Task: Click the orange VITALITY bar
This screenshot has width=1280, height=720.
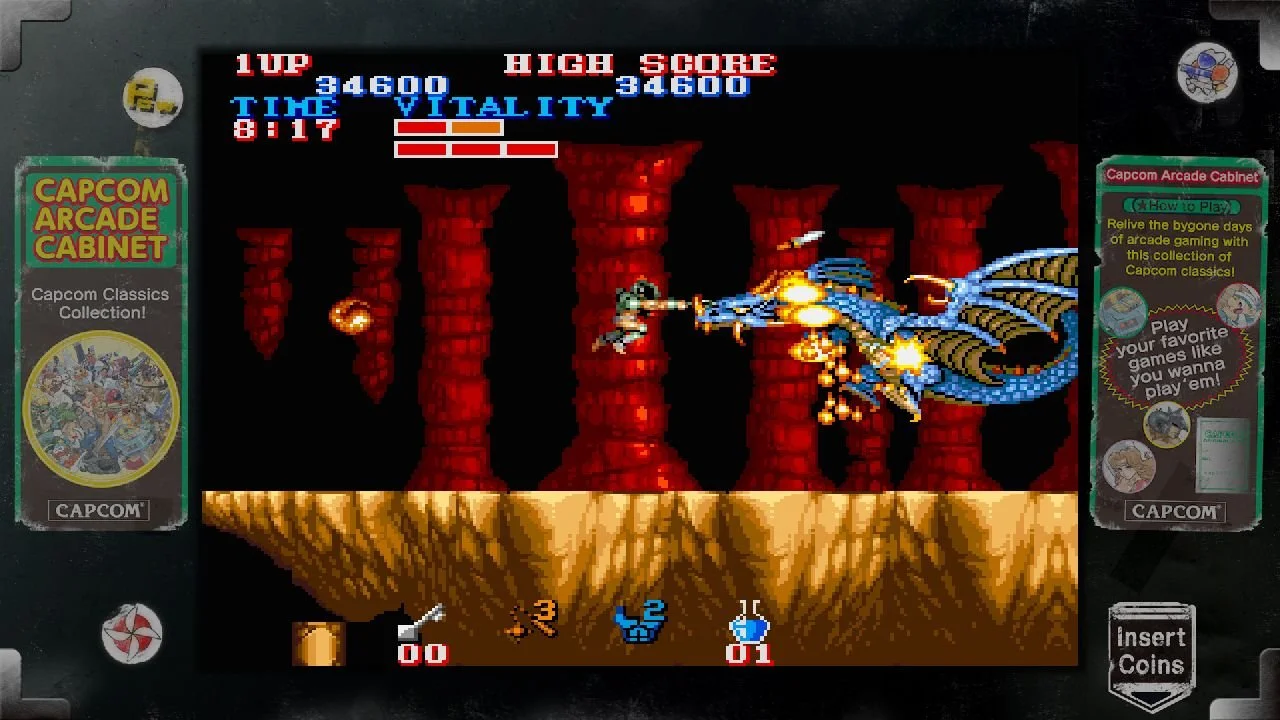Action: point(477,129)
